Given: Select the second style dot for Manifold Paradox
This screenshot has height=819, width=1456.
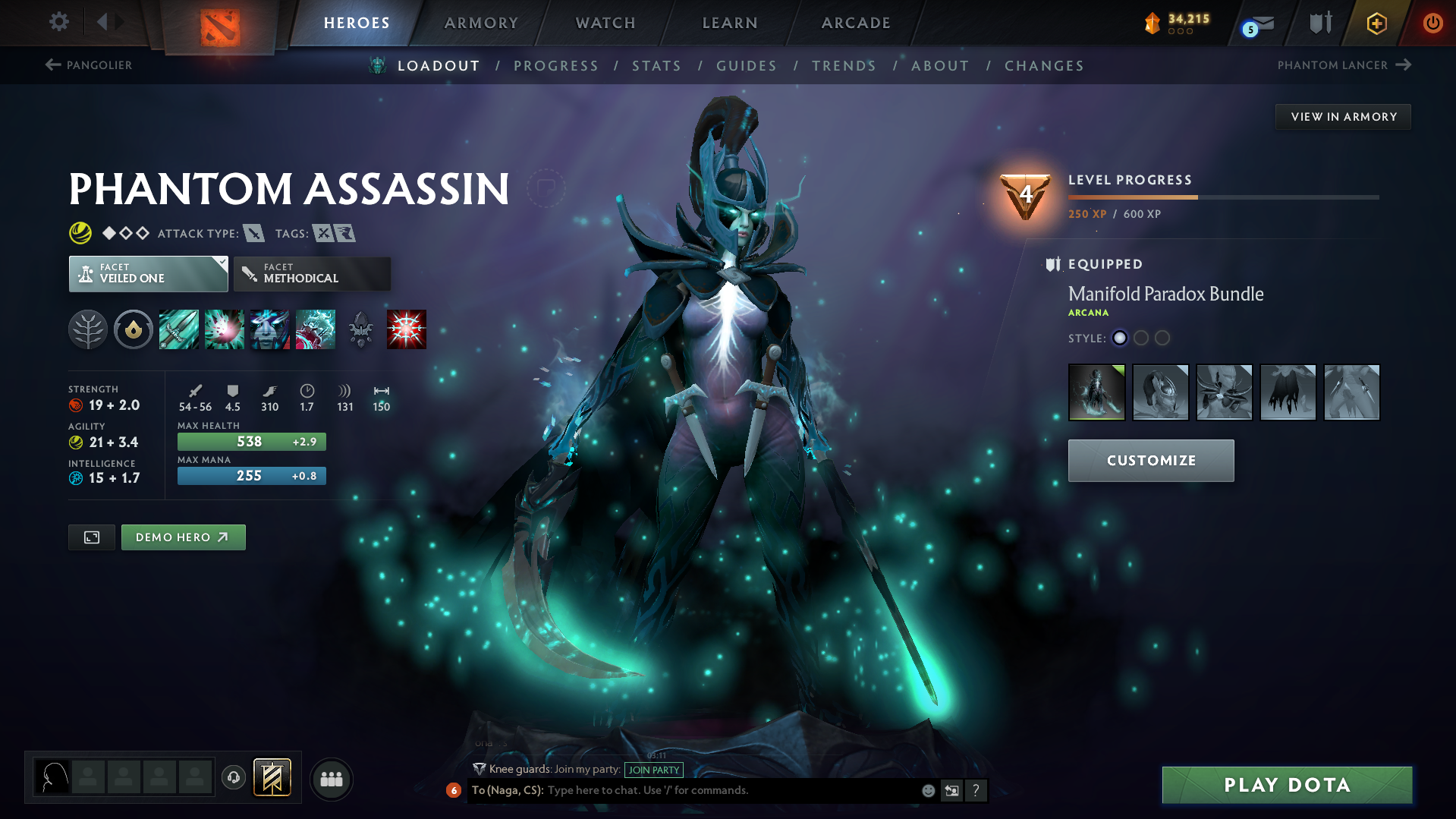Looking at the screenshot, I should (x=1141, y=339).
